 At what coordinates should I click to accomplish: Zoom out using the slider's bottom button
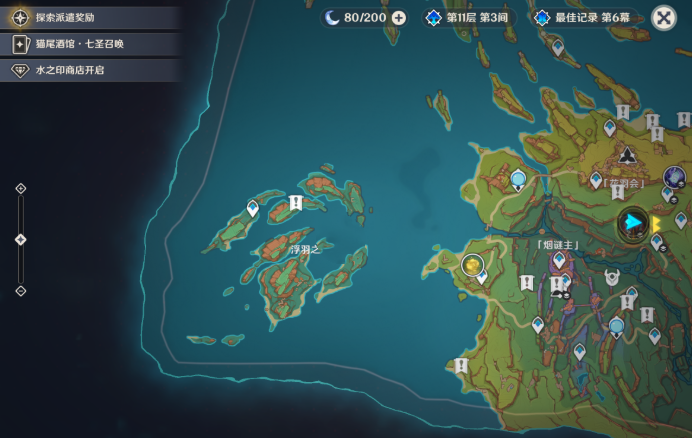pyautogui.click(x=21, y=291)
